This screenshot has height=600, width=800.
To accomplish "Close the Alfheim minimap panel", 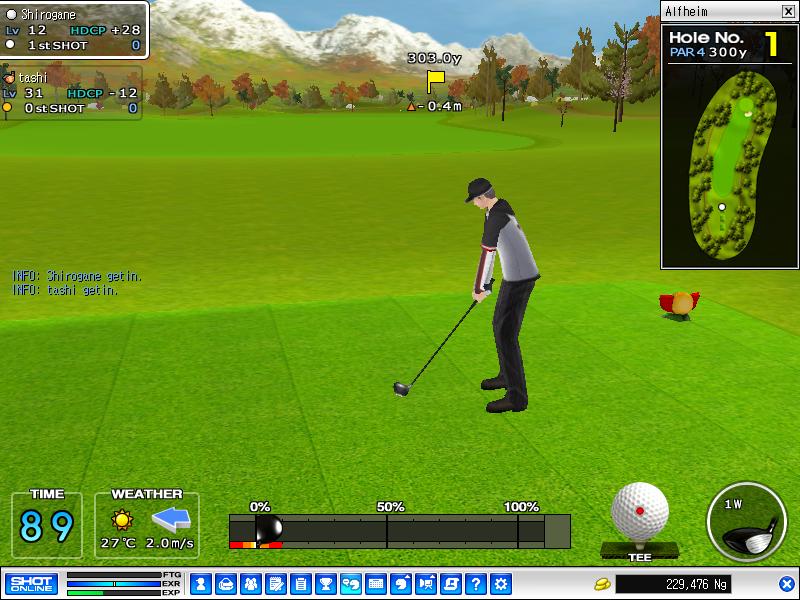I will [788, 11].
